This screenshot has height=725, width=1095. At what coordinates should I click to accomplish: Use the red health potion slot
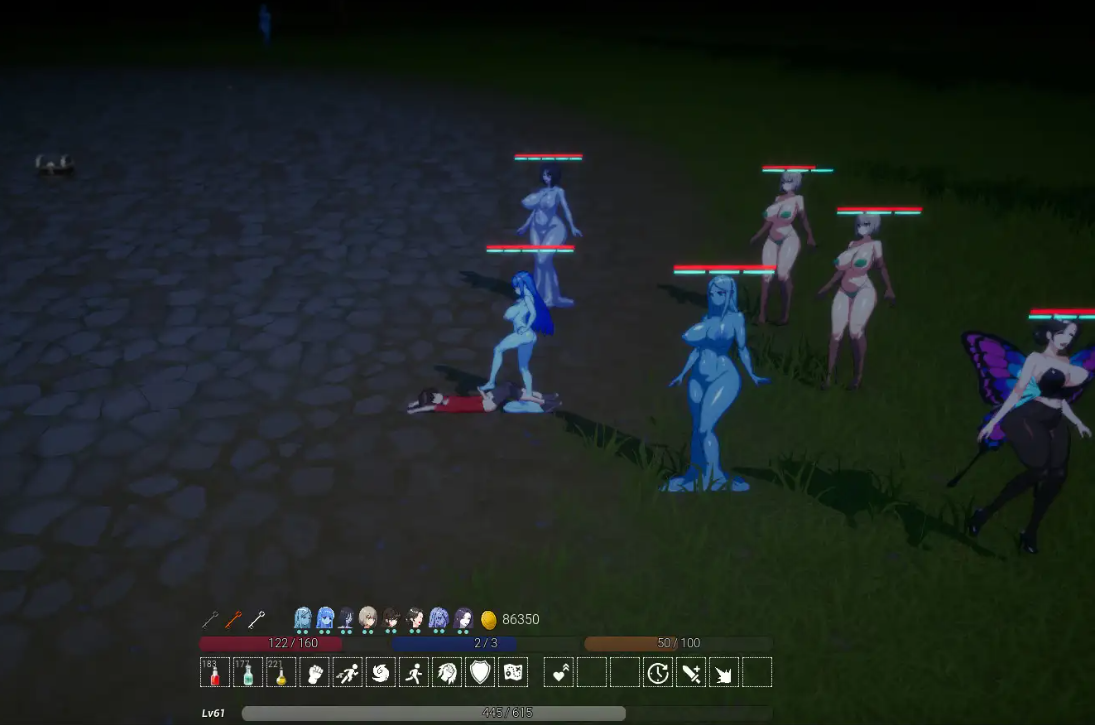point(215,672)
